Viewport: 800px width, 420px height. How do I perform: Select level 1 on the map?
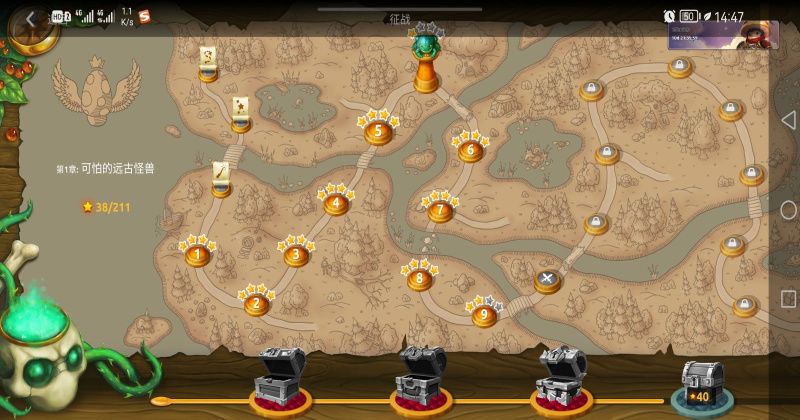(197, 255)
